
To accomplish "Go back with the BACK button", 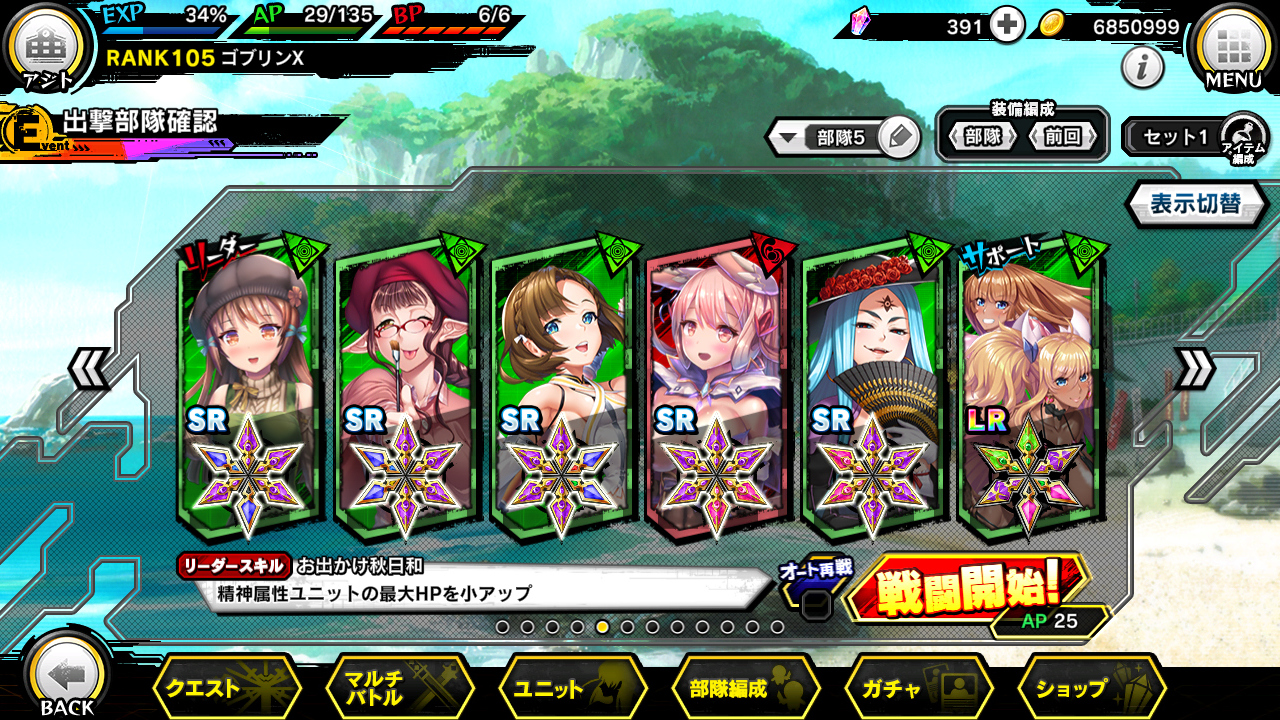I will tap(67, 680).
